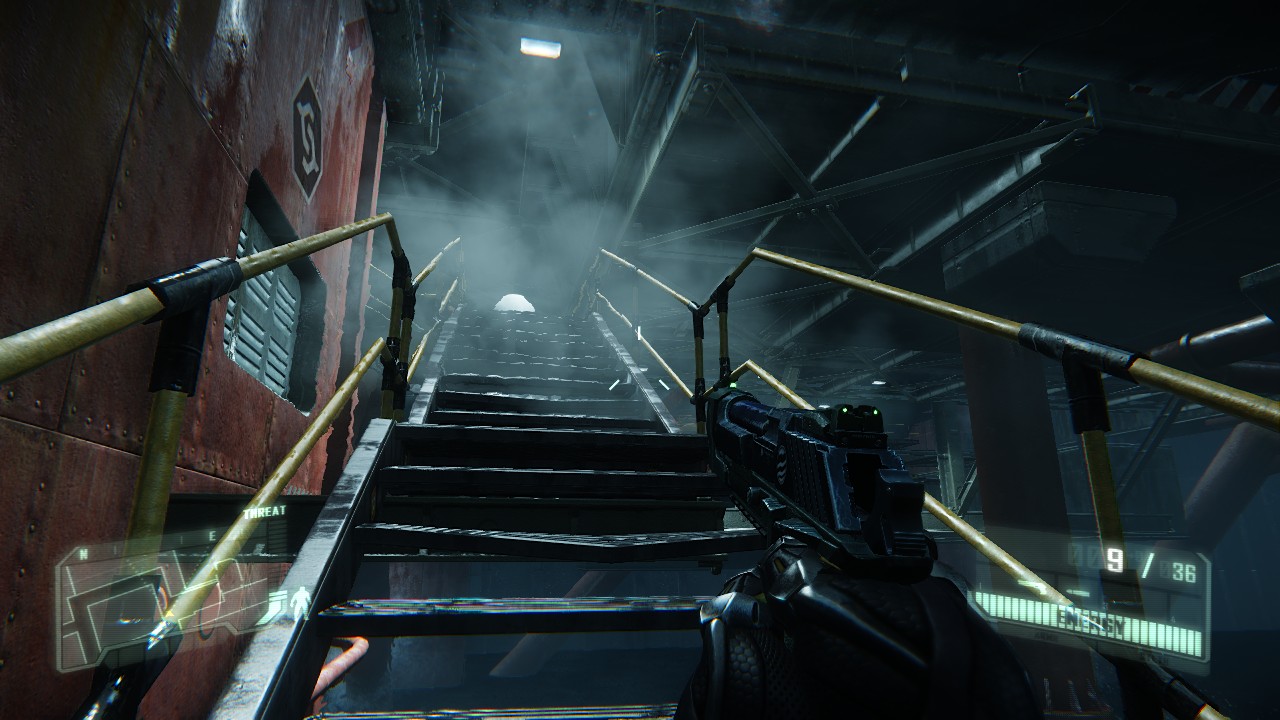Click the THREAT indicator label
The width and height of the screenshot is (1280, 720).
(264, 511)
